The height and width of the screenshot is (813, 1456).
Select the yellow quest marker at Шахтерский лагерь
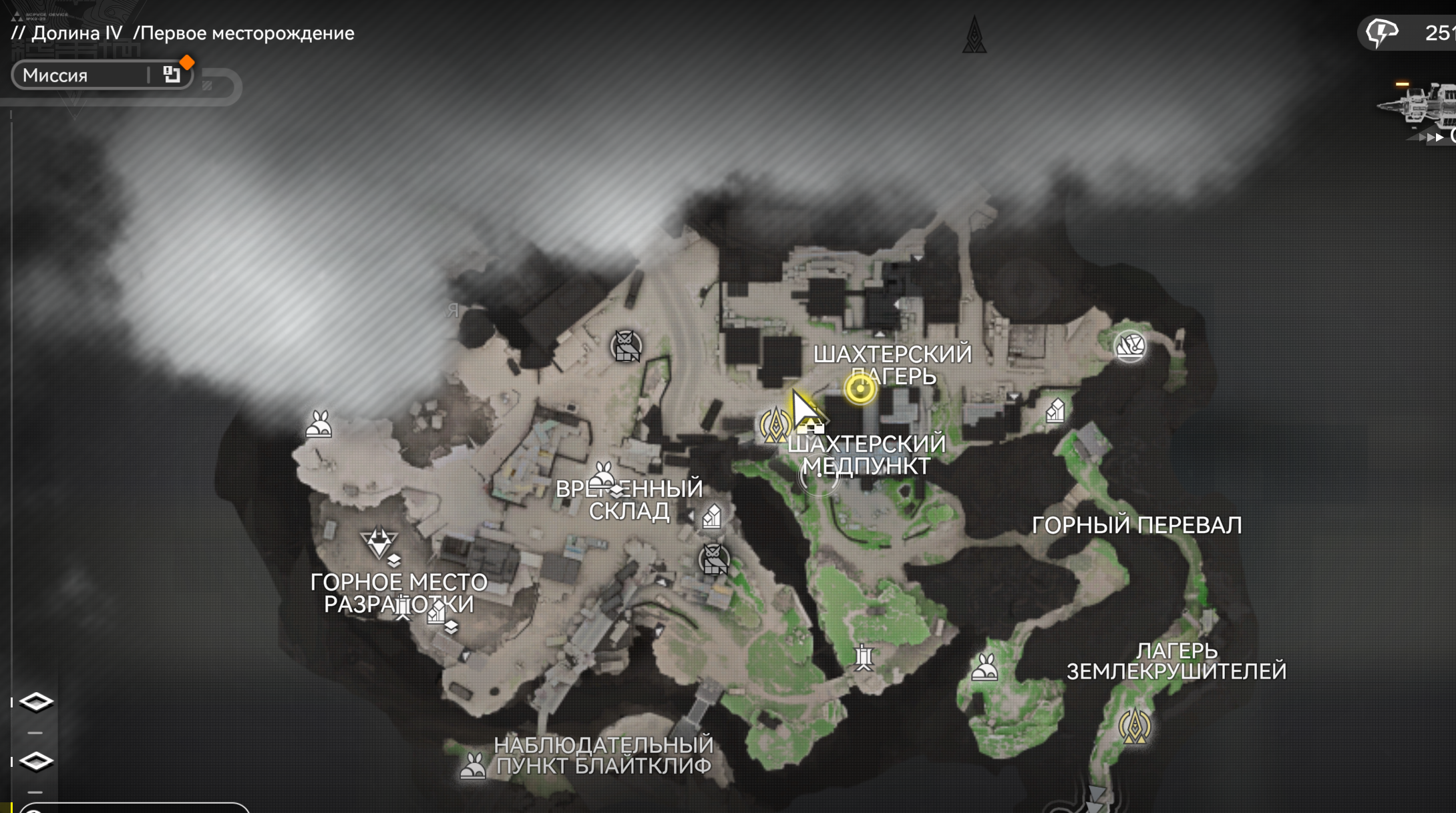(x=860, y=389)
